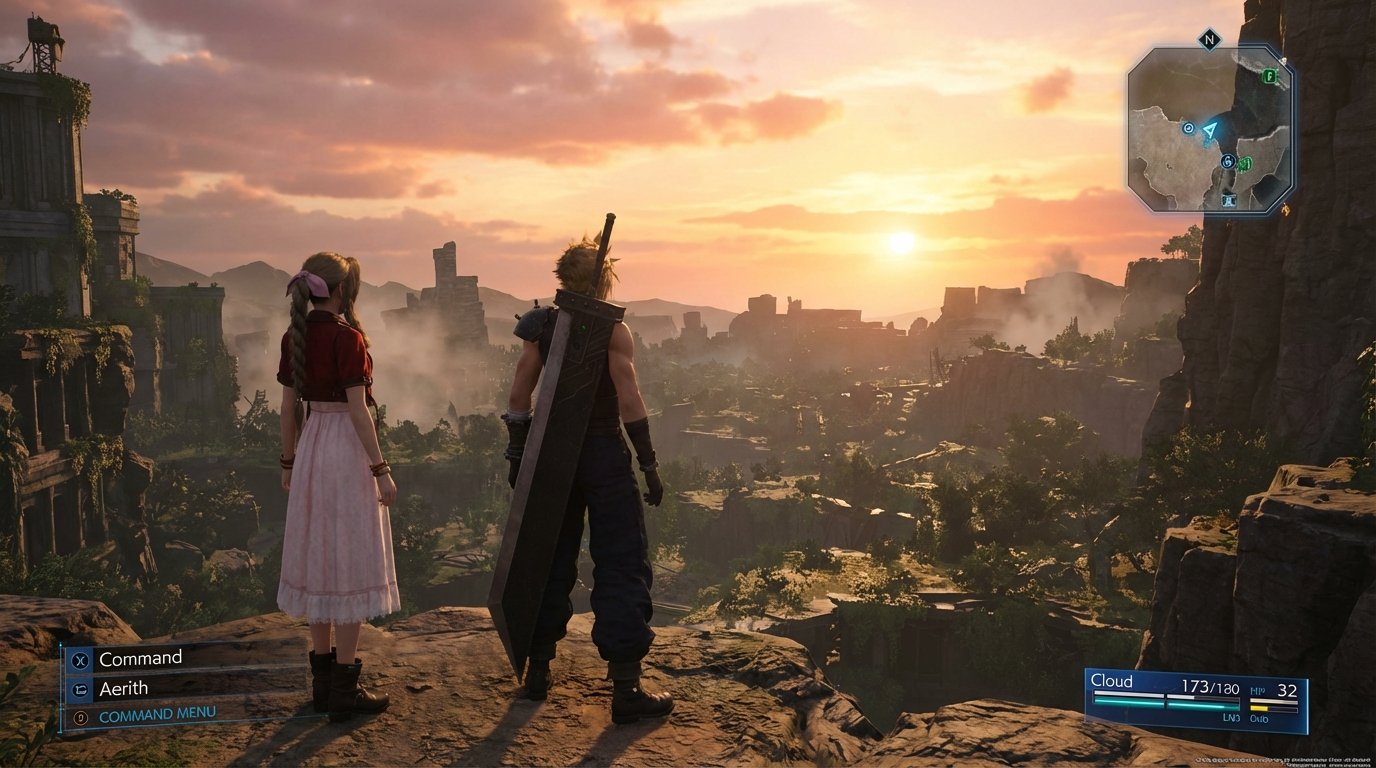Click the blue numbered objective icon on minimap
The image size is (1376, 768).
point(1227,161)
